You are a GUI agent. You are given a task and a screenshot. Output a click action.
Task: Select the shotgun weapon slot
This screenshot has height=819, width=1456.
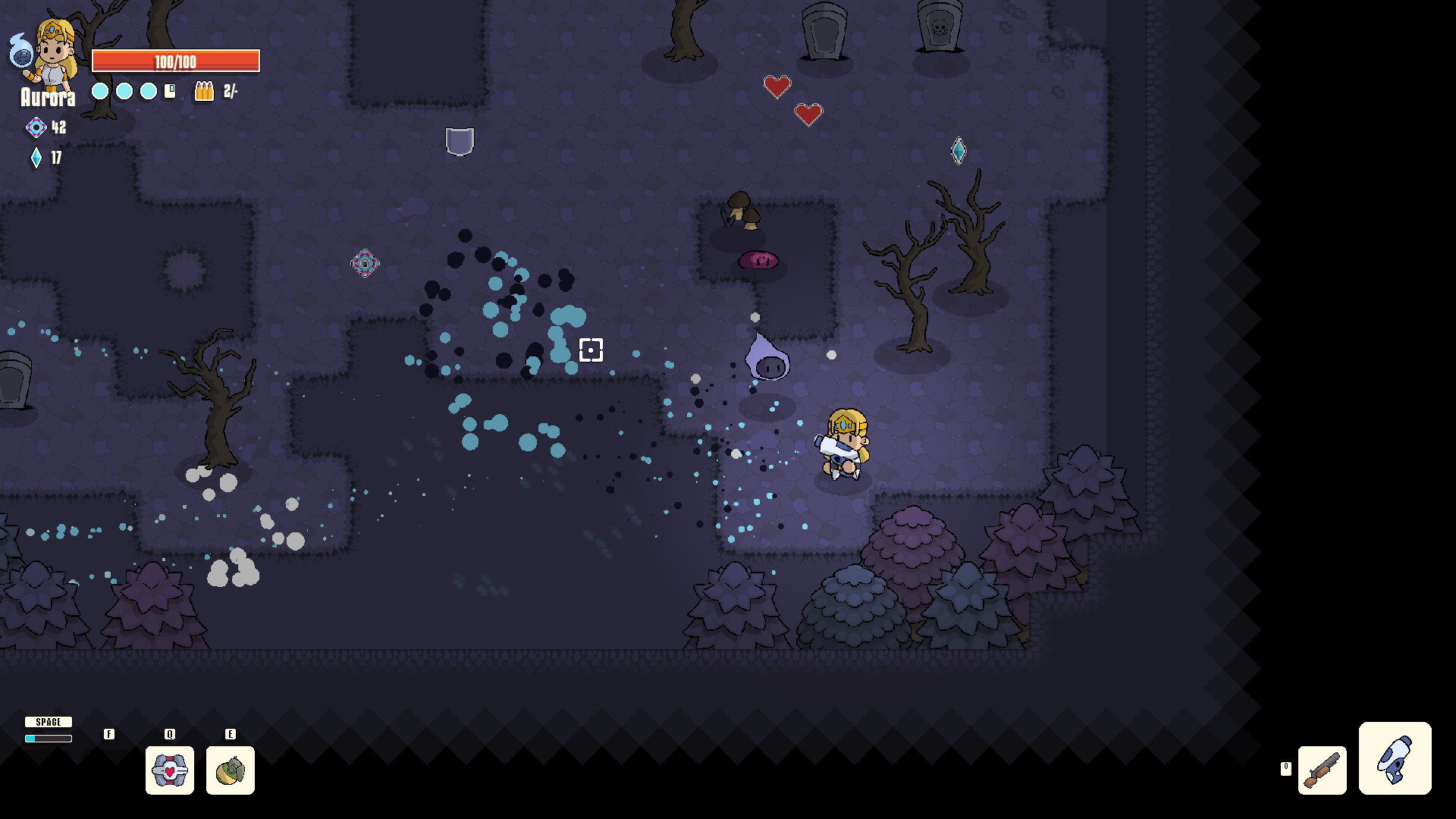(x=1322, y=770)
